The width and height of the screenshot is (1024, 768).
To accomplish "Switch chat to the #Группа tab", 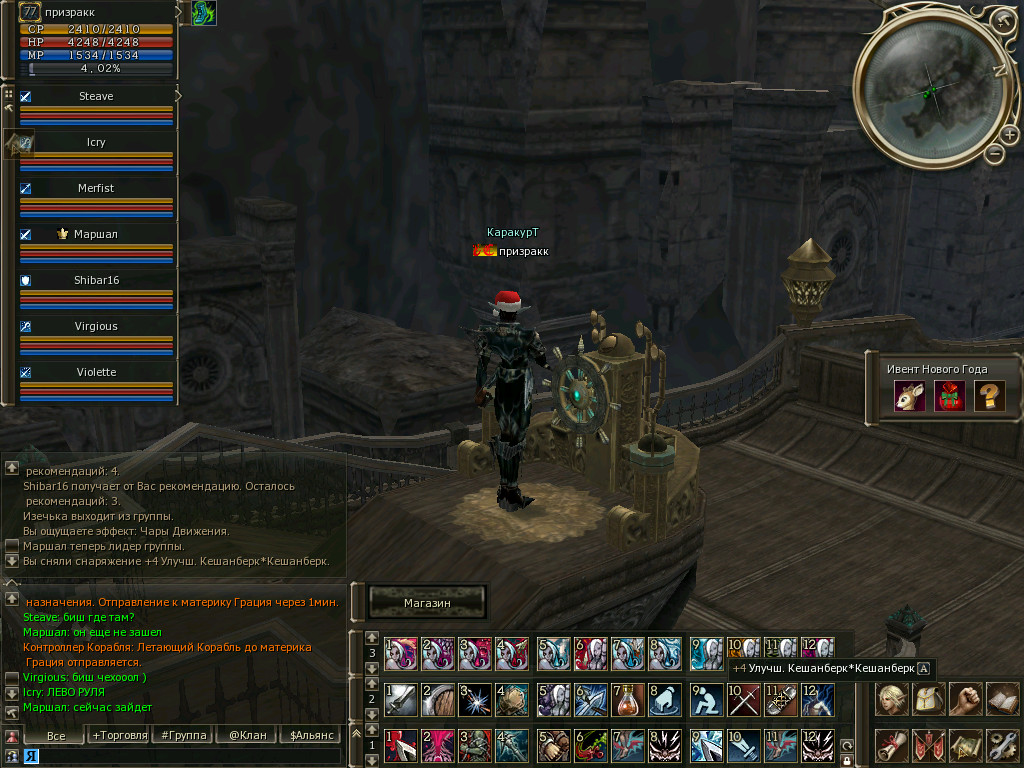I will pyautogui.click(x=183, y=735).
